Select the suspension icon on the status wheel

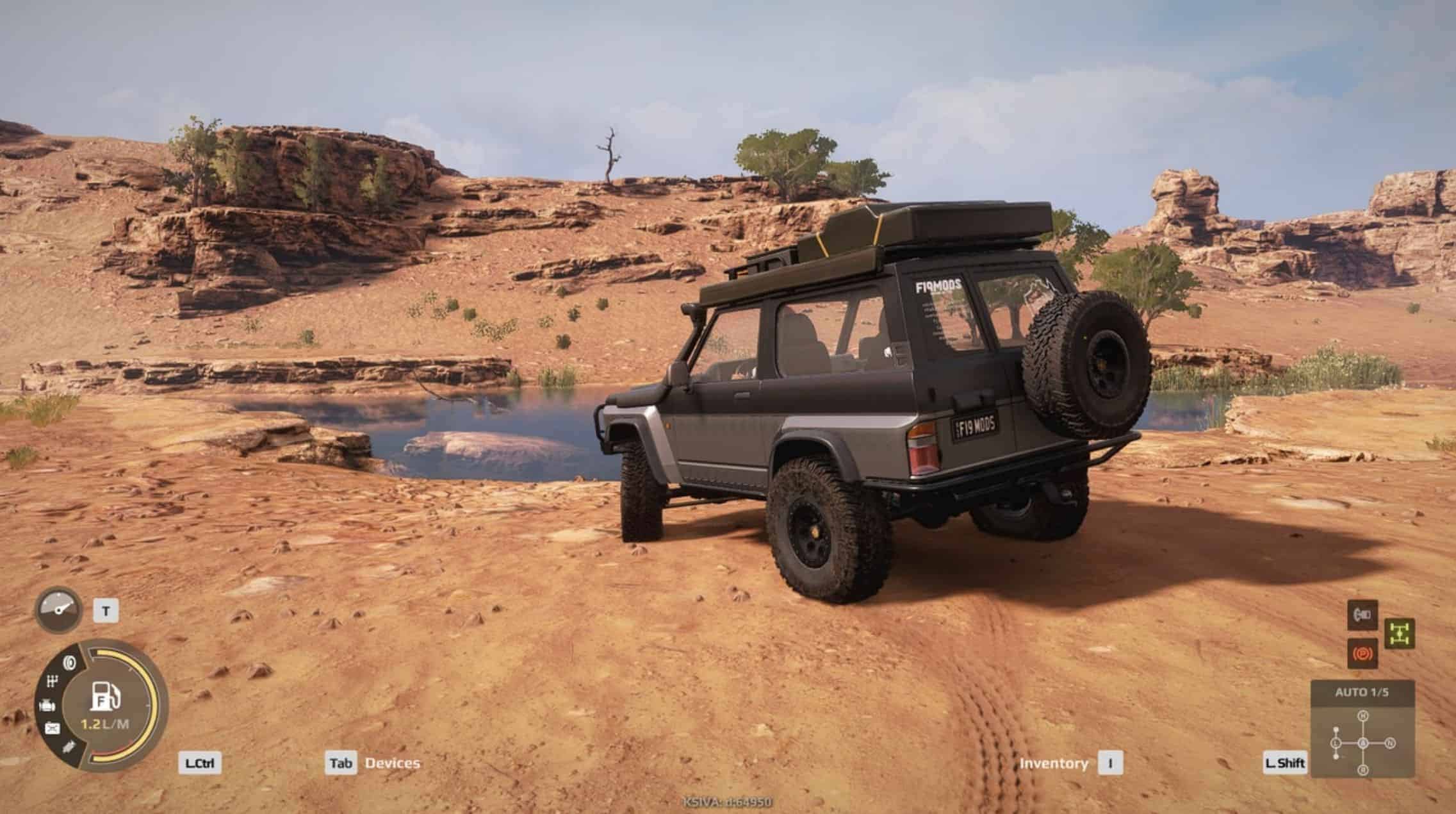pos(69,747)
